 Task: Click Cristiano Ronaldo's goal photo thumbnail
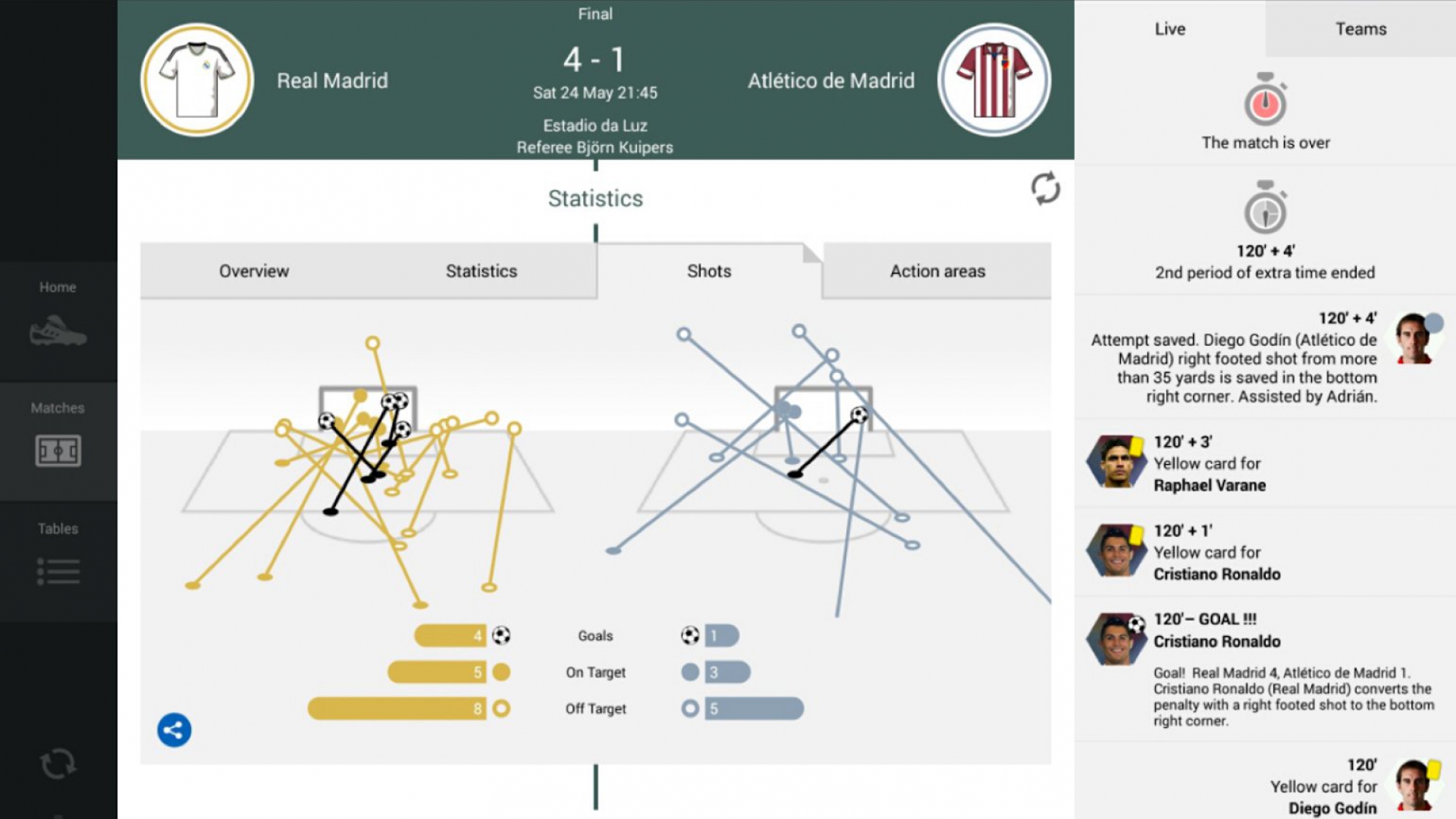pos(1116,639)
